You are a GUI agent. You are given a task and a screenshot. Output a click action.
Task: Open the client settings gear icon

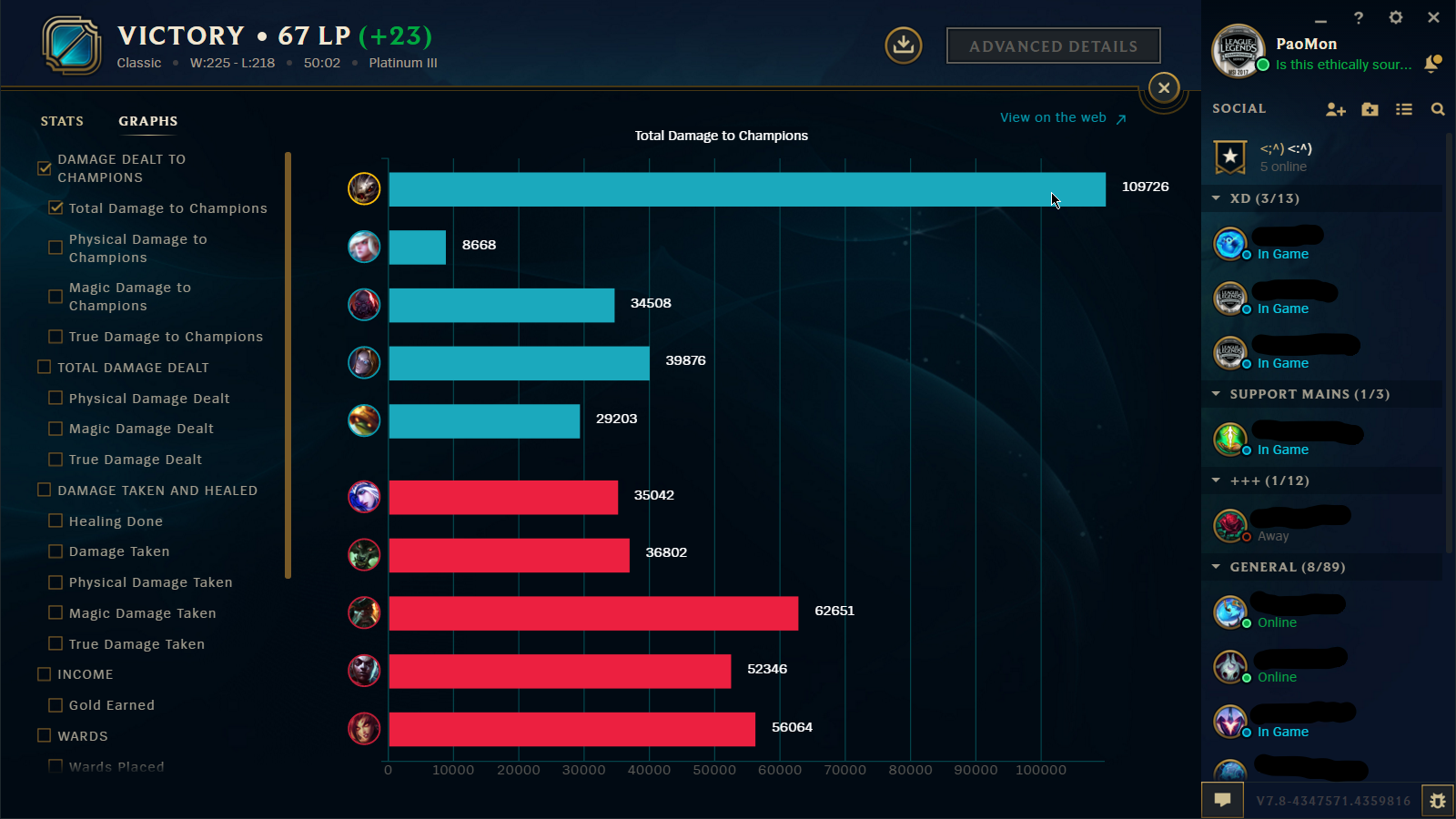[x=1396, y=17]
